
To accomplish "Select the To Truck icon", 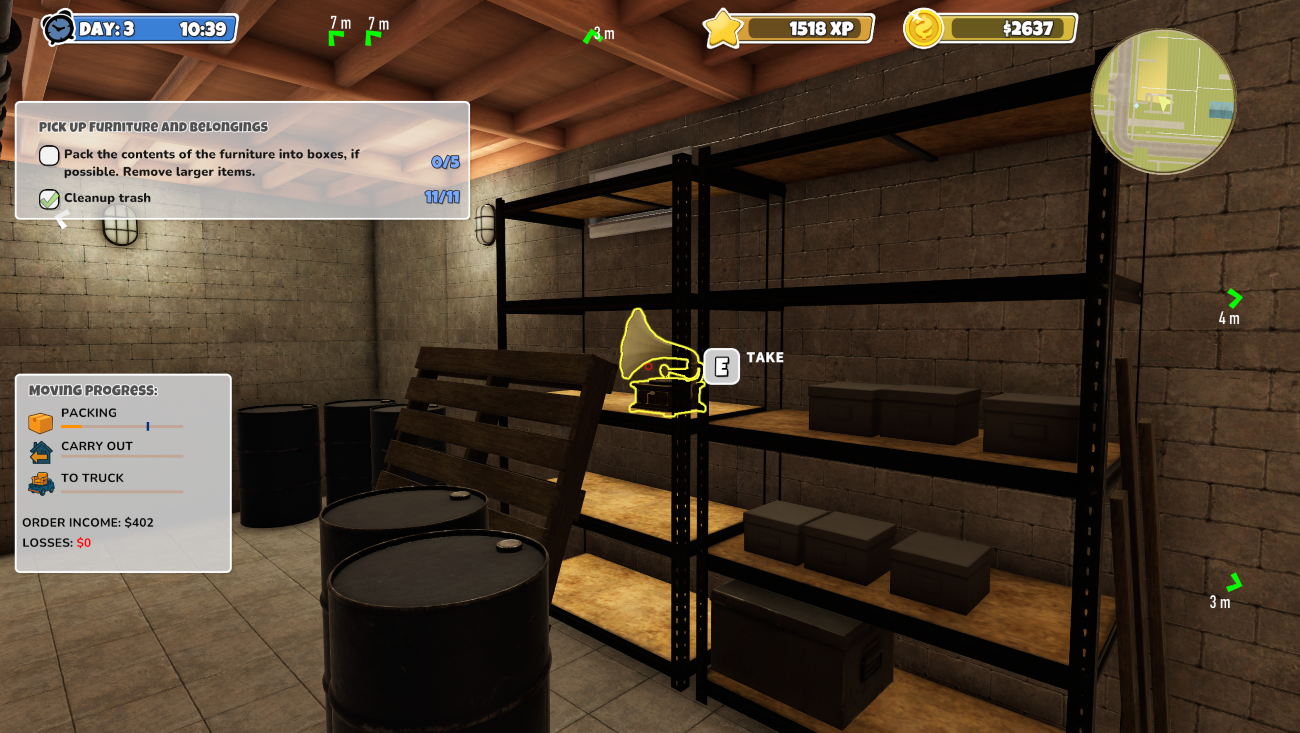I will click(40, 484).
